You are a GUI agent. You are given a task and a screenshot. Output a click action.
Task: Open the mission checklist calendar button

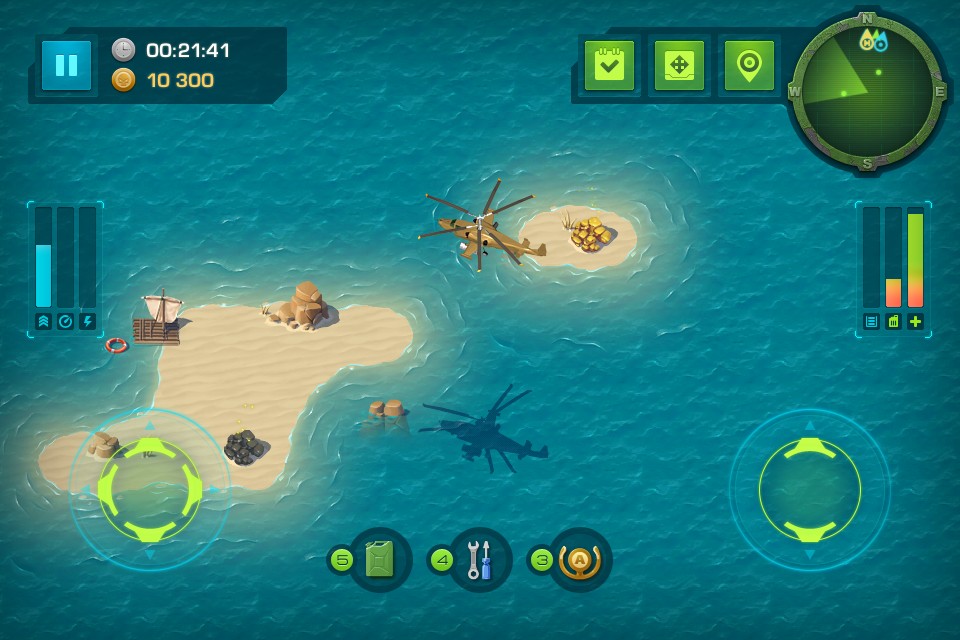tap(609, 66)
